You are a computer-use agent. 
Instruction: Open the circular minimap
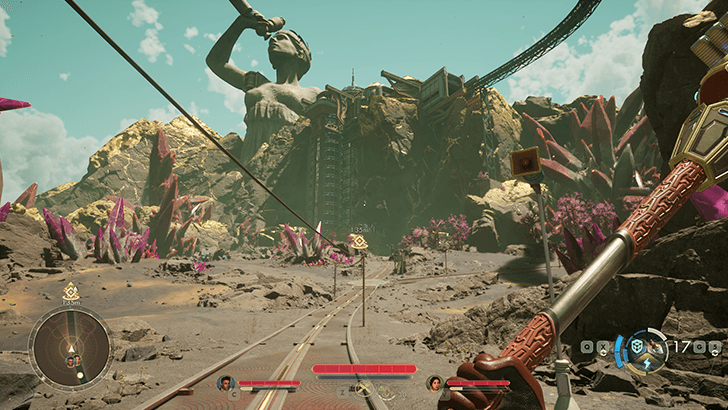[70, 348]
